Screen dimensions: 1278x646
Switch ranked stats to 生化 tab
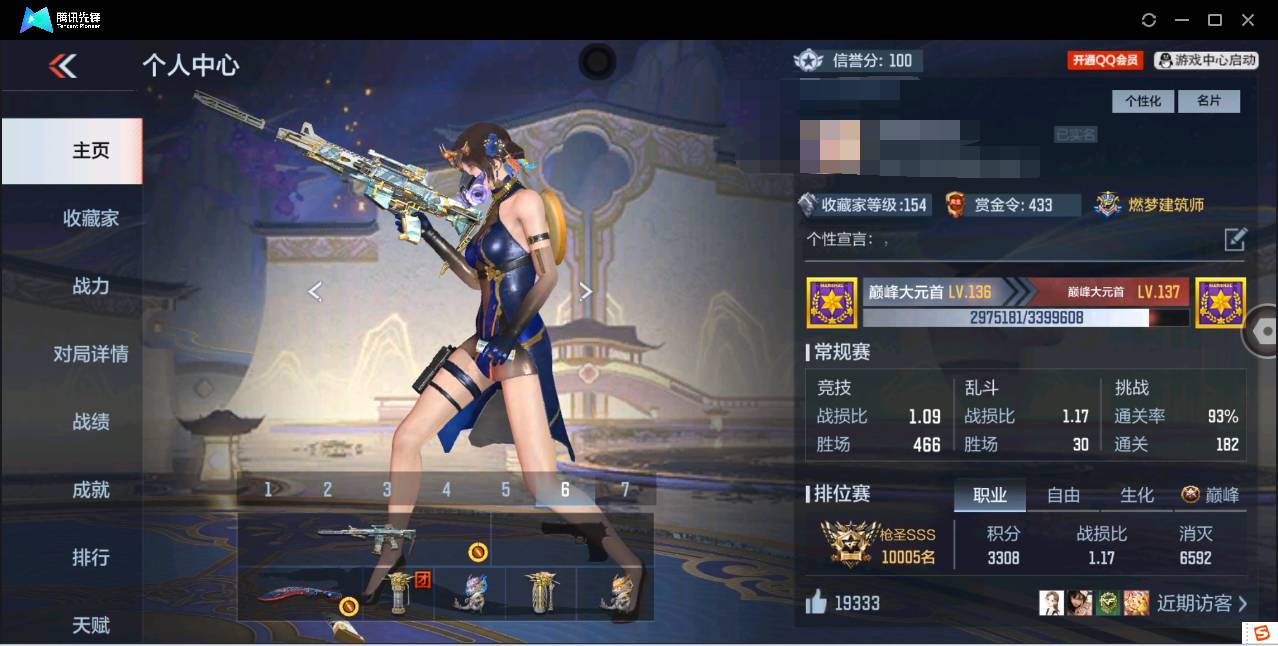(x=1137, y=495)
